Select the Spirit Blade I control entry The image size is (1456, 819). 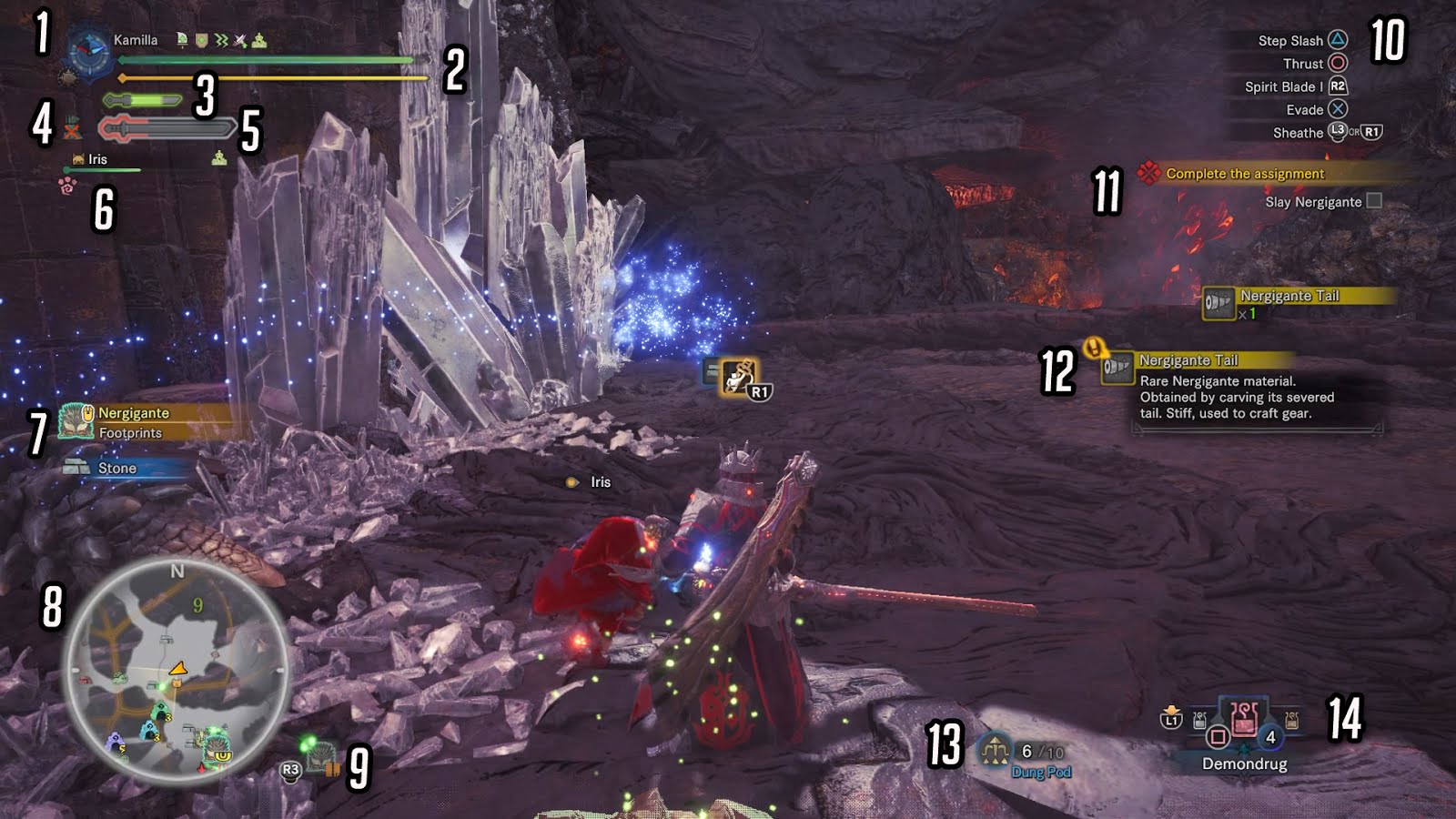pos(1283,86)
